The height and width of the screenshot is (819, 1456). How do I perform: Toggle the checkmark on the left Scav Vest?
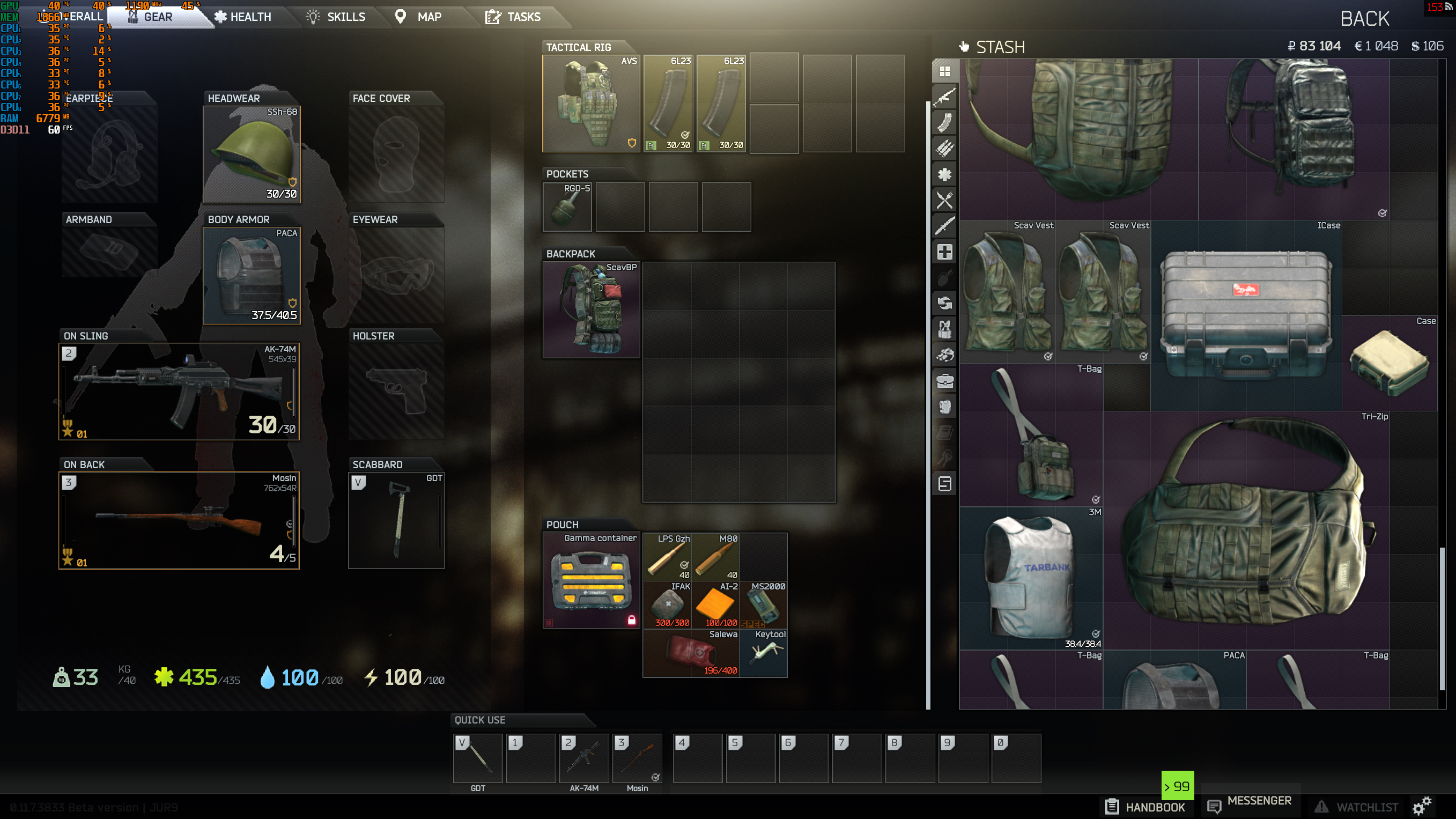1047,357
